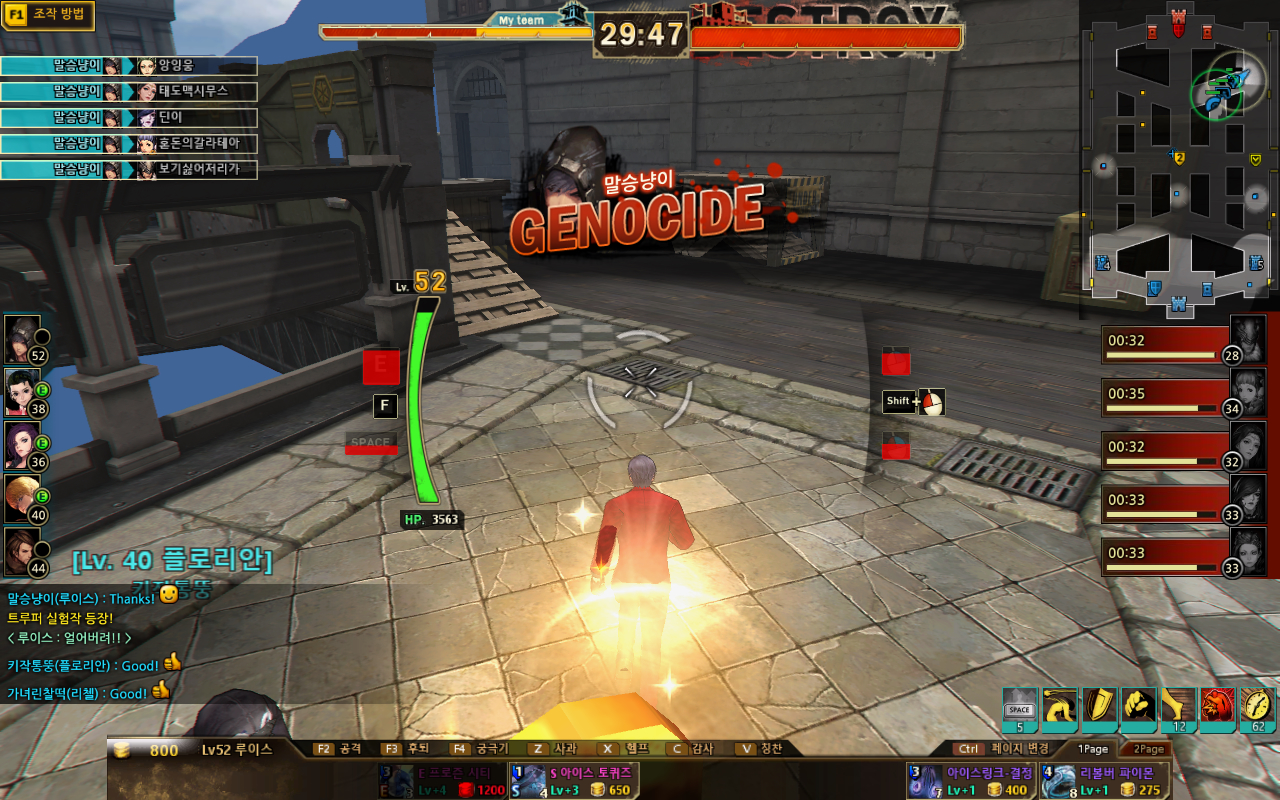Switch to the 1Page item tab

[1093, 748]
